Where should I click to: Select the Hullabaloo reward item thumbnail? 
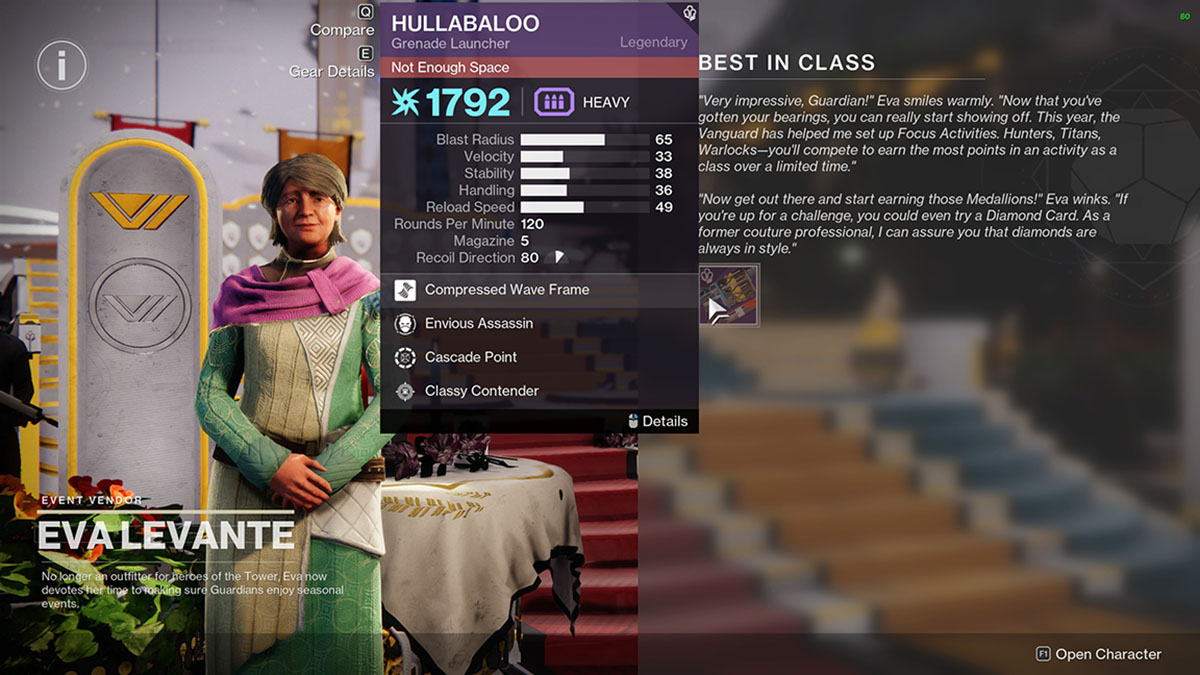coord(729,295)
